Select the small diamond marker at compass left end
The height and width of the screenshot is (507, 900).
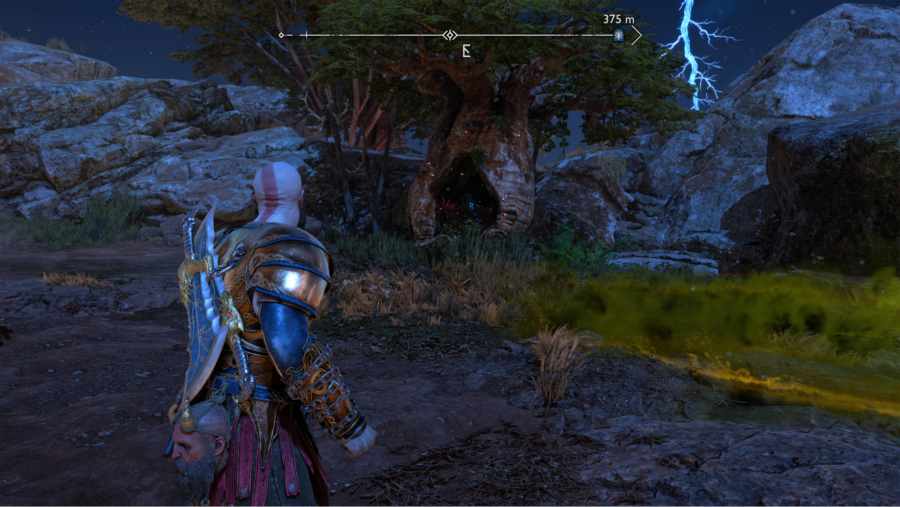coord(281,35)
